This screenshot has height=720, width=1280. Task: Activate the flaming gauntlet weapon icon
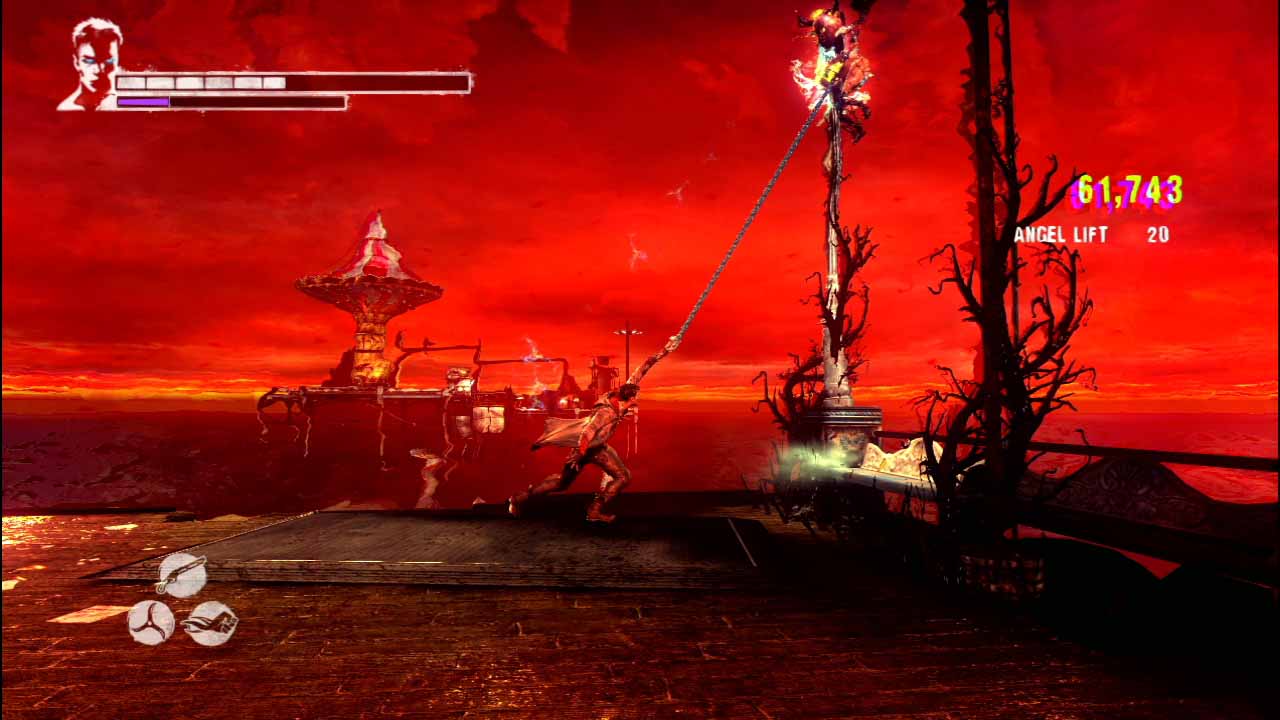pos(211,622)
